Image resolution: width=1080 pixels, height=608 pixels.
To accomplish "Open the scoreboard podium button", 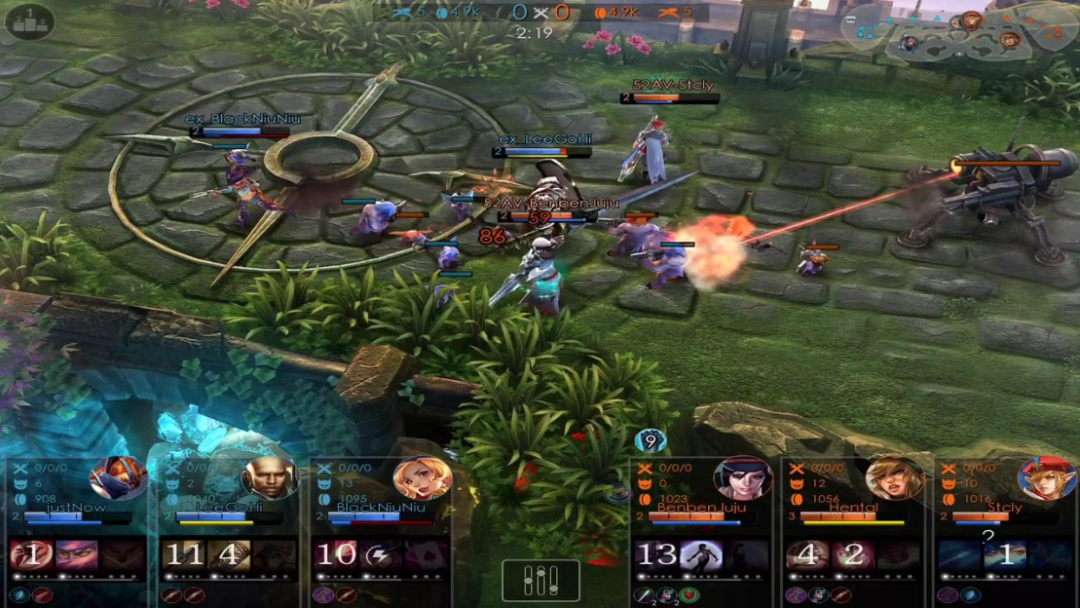I will 29,21.
